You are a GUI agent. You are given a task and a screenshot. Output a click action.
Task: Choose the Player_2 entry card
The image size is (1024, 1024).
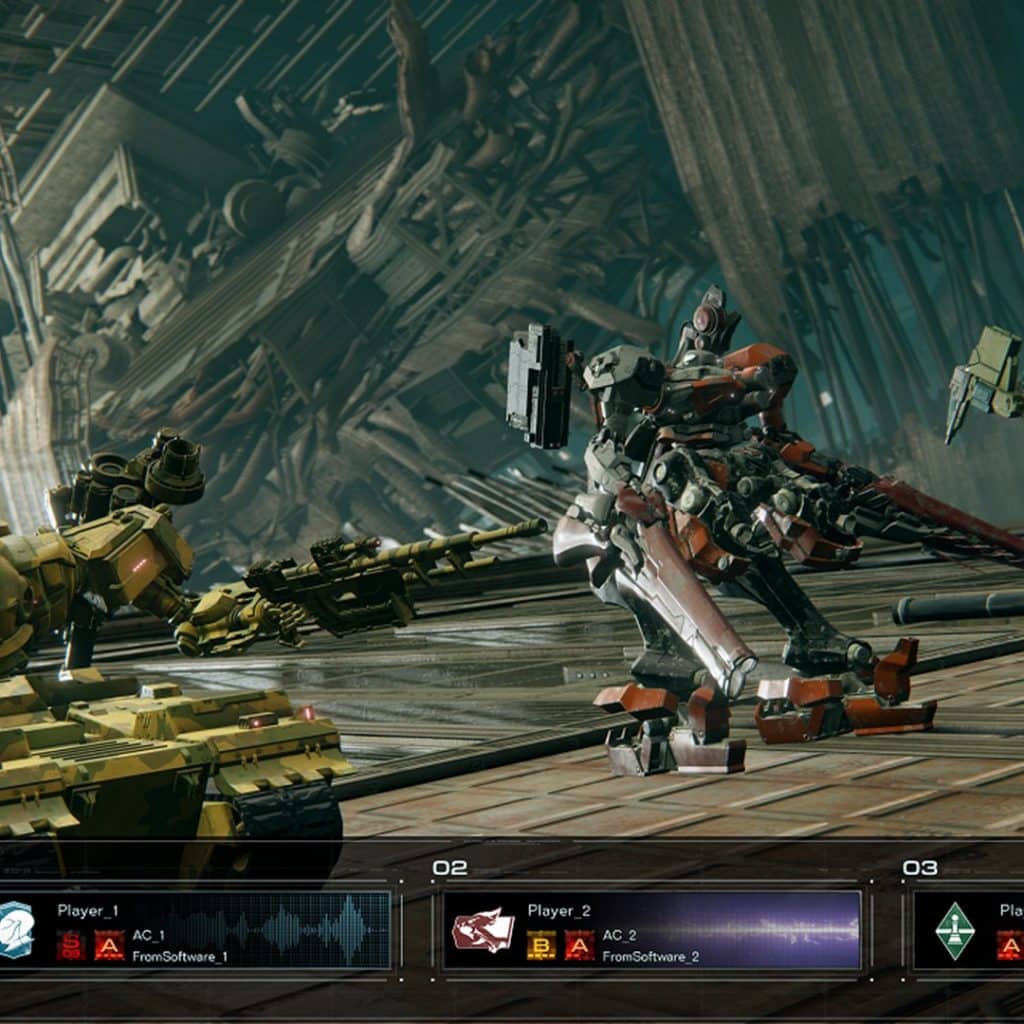coord(652,931)
